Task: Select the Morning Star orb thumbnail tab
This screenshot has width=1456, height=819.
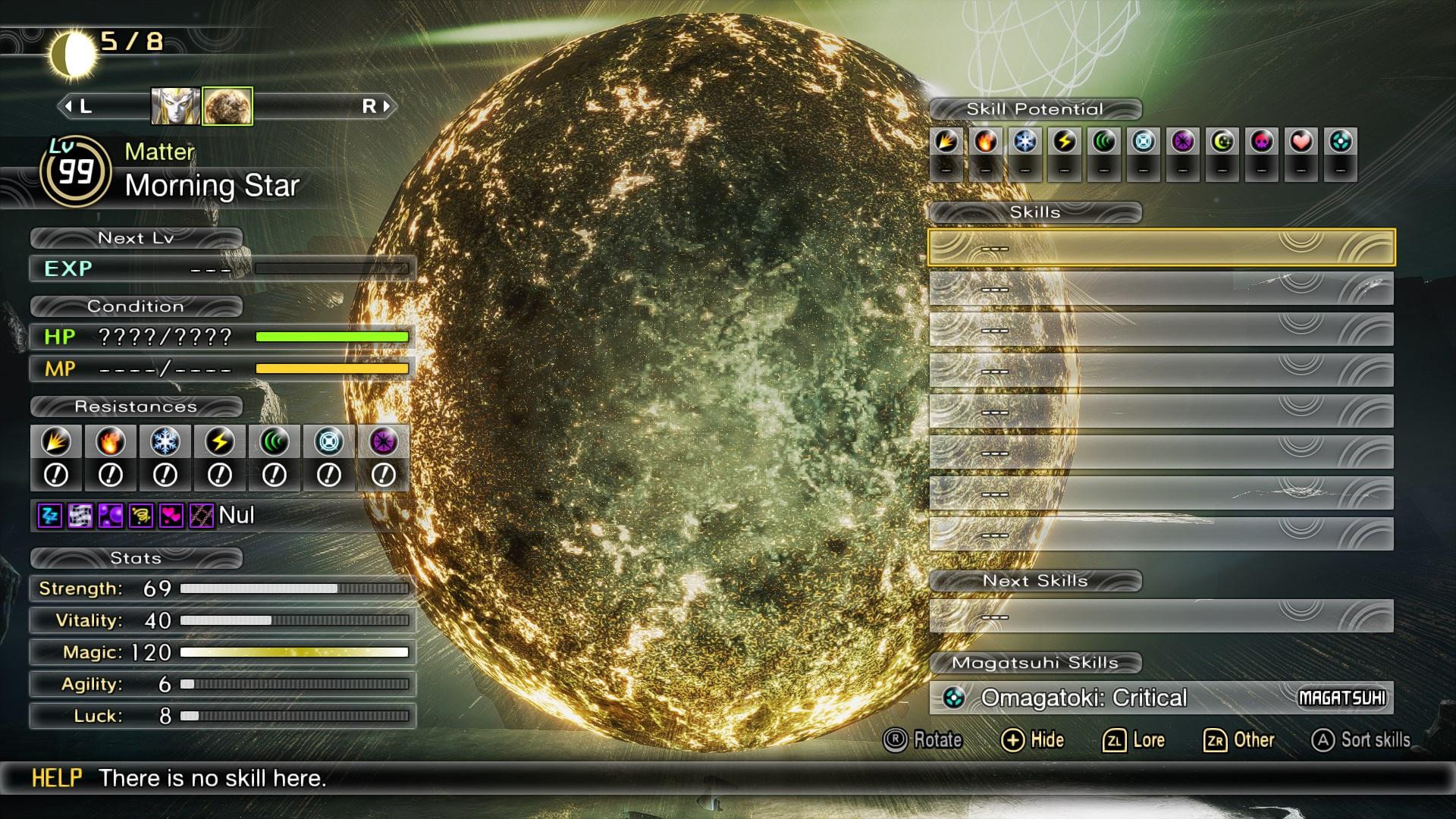Action: 226,106
